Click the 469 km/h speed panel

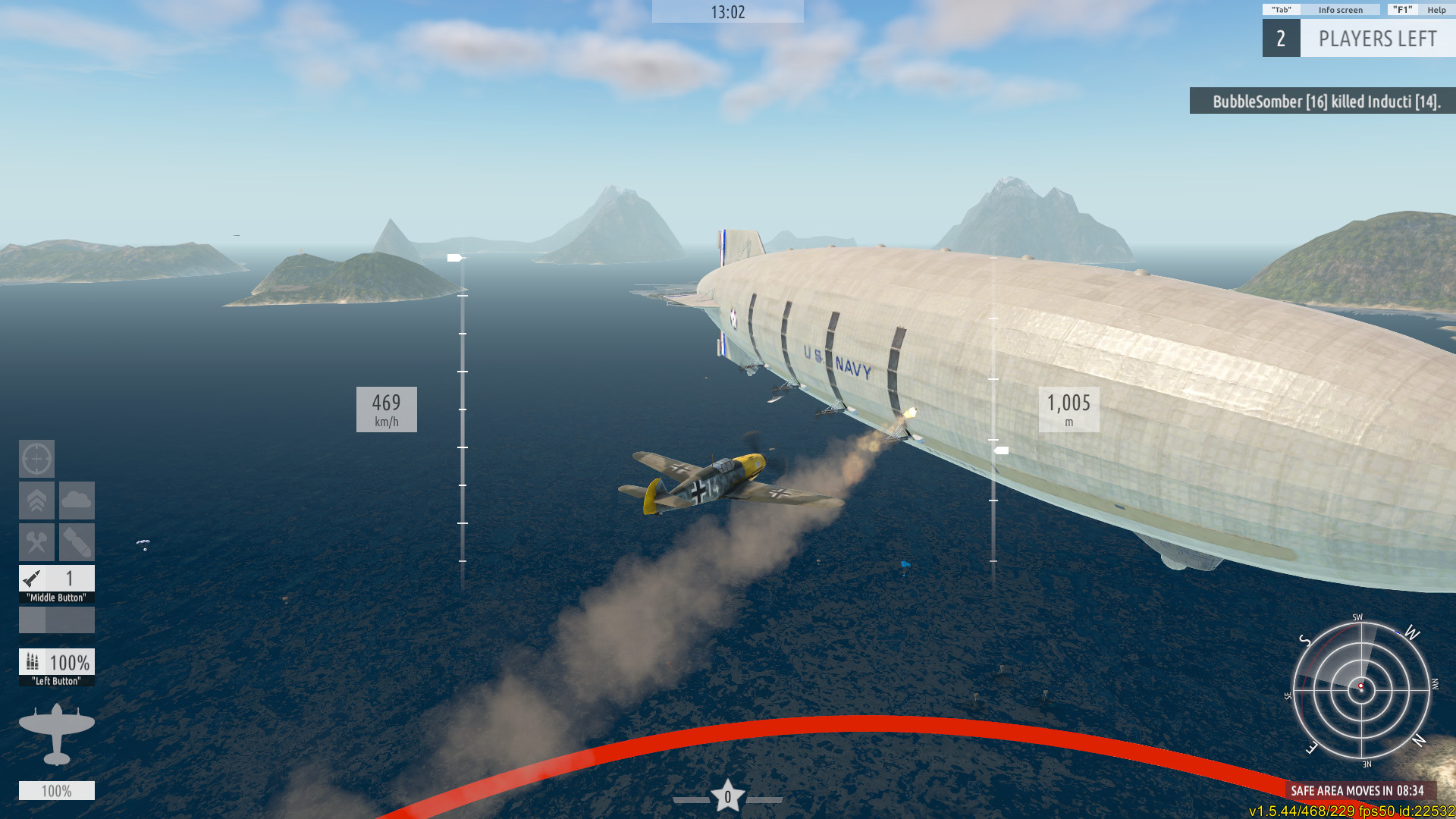(x=387, y=409)
